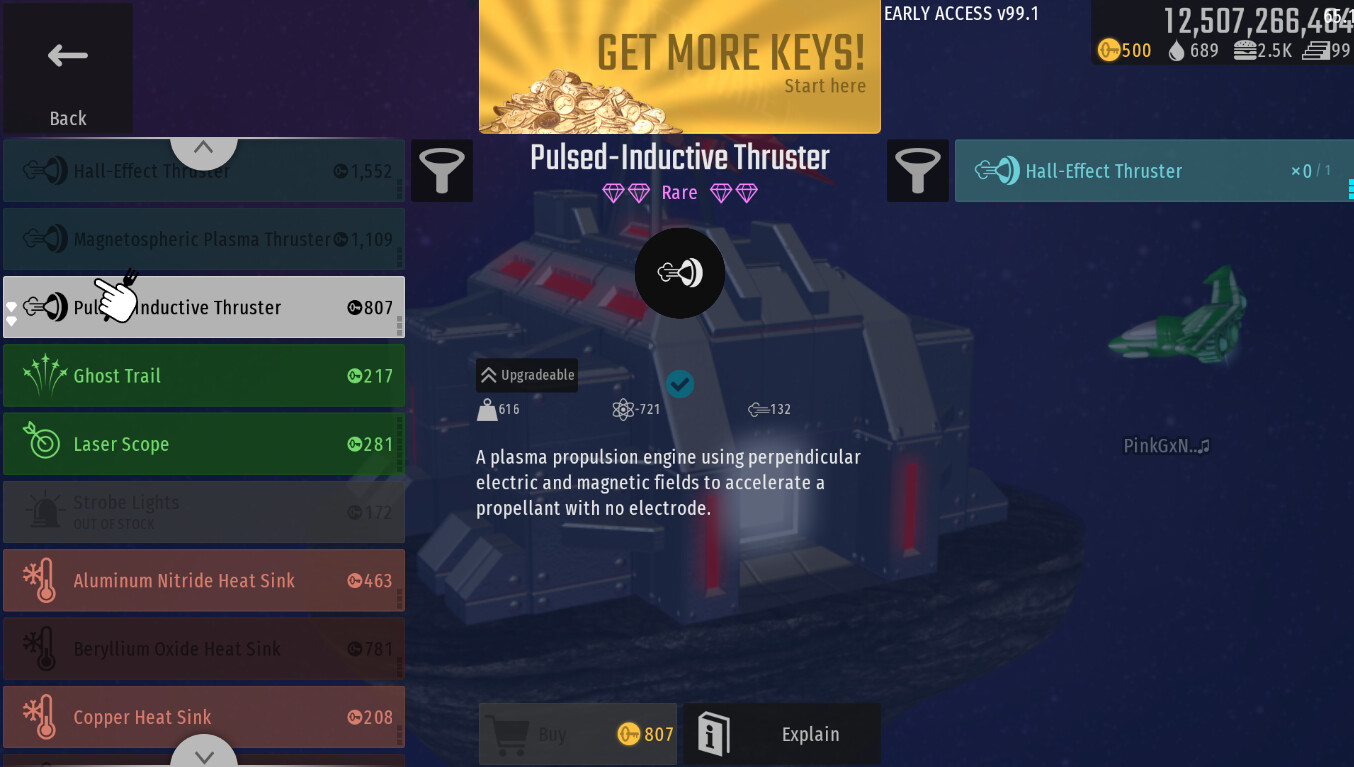1354x767 pixels.
Task: Select the Pulsed-Inductive Thruster list entry
Action: tap(204, 308)
